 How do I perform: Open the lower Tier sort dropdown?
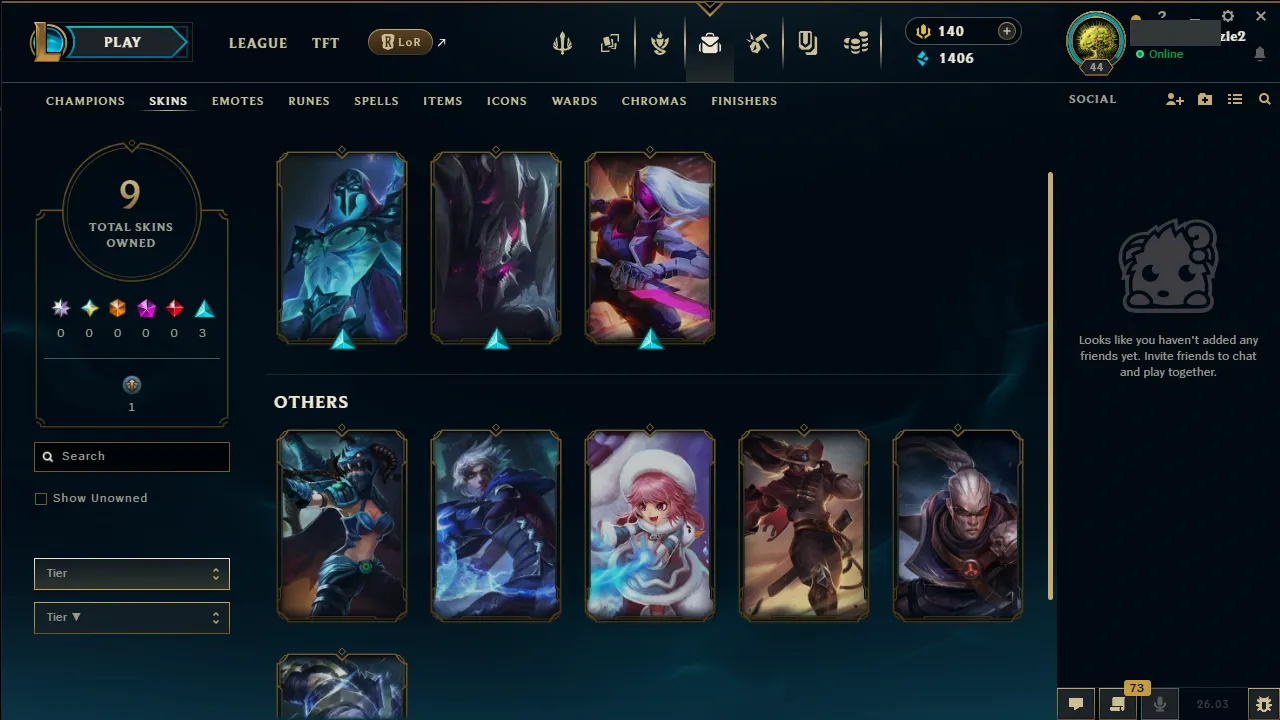[x=131, y=617]
